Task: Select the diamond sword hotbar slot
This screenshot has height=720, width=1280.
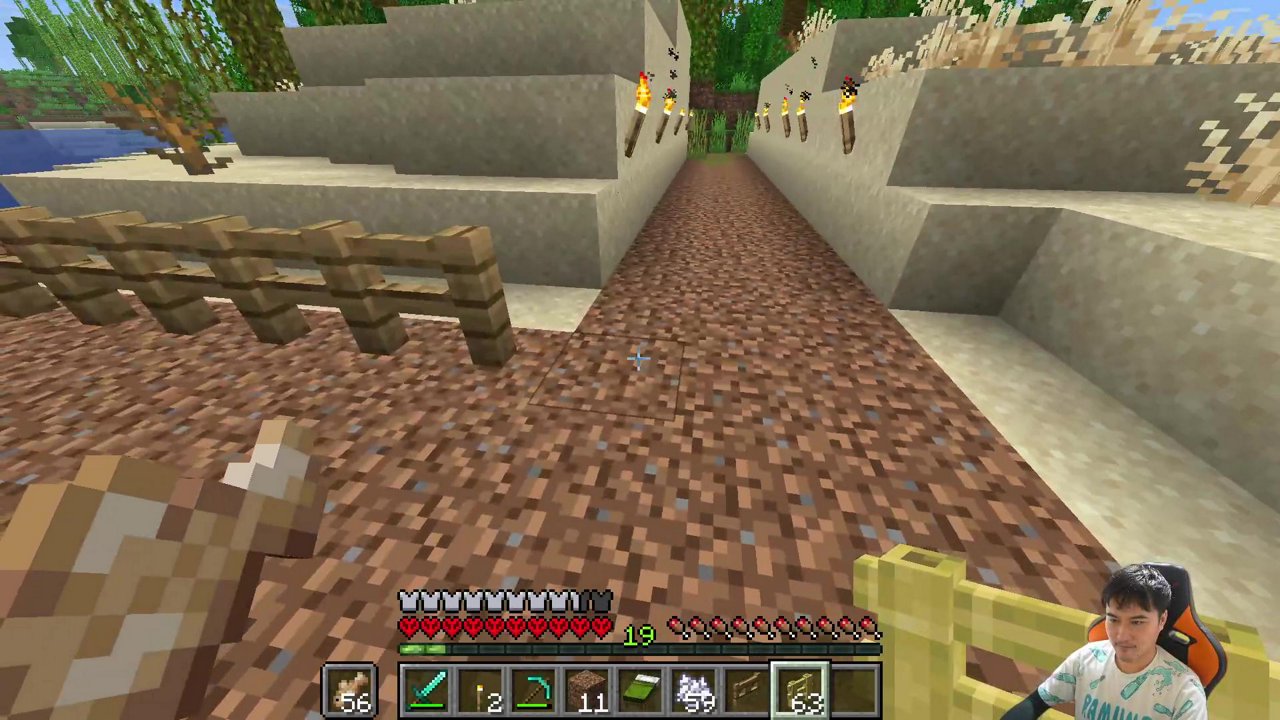Action: pyautogui.click(x=426, y=692)
